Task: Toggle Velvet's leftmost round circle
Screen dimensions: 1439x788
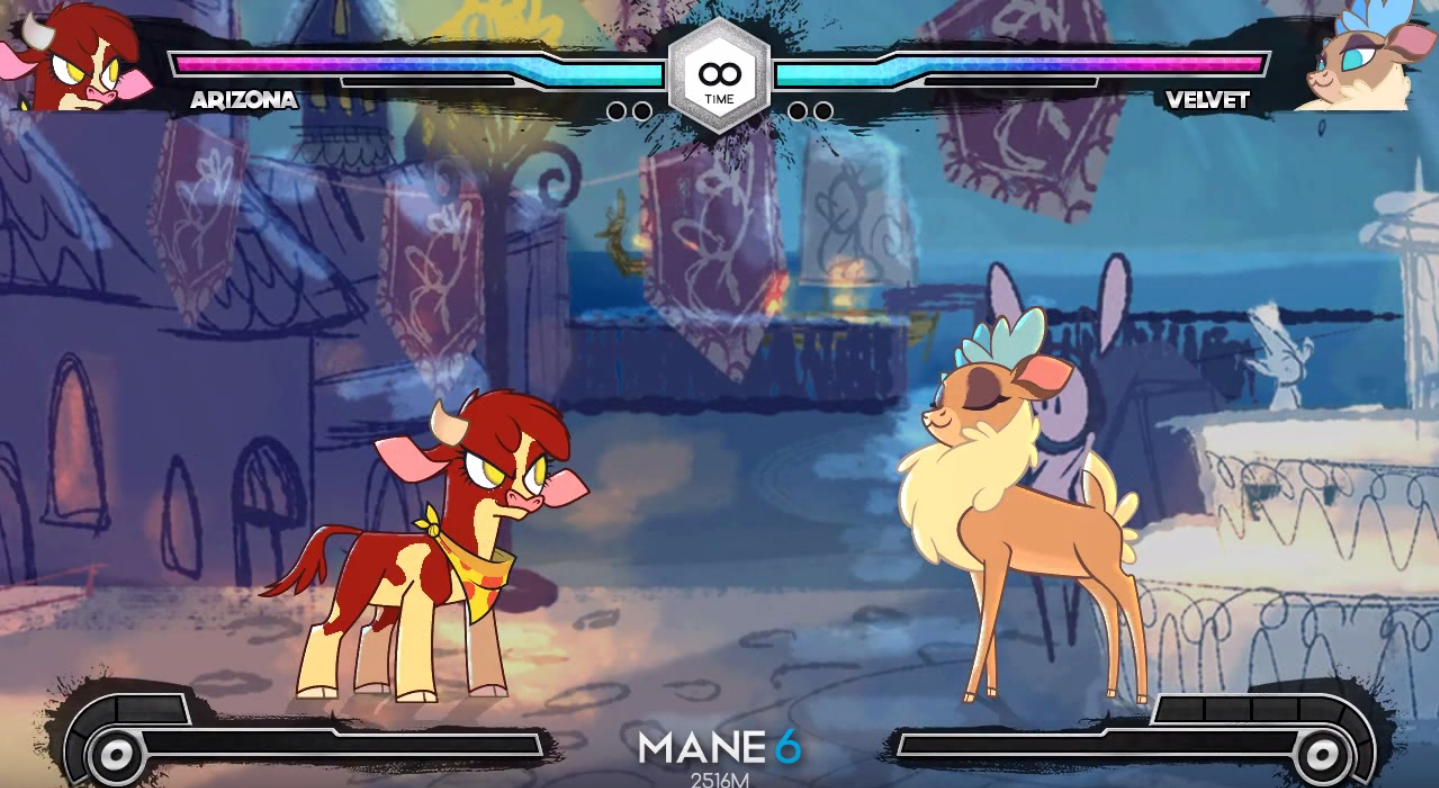Action: click(x=796, y=112)
